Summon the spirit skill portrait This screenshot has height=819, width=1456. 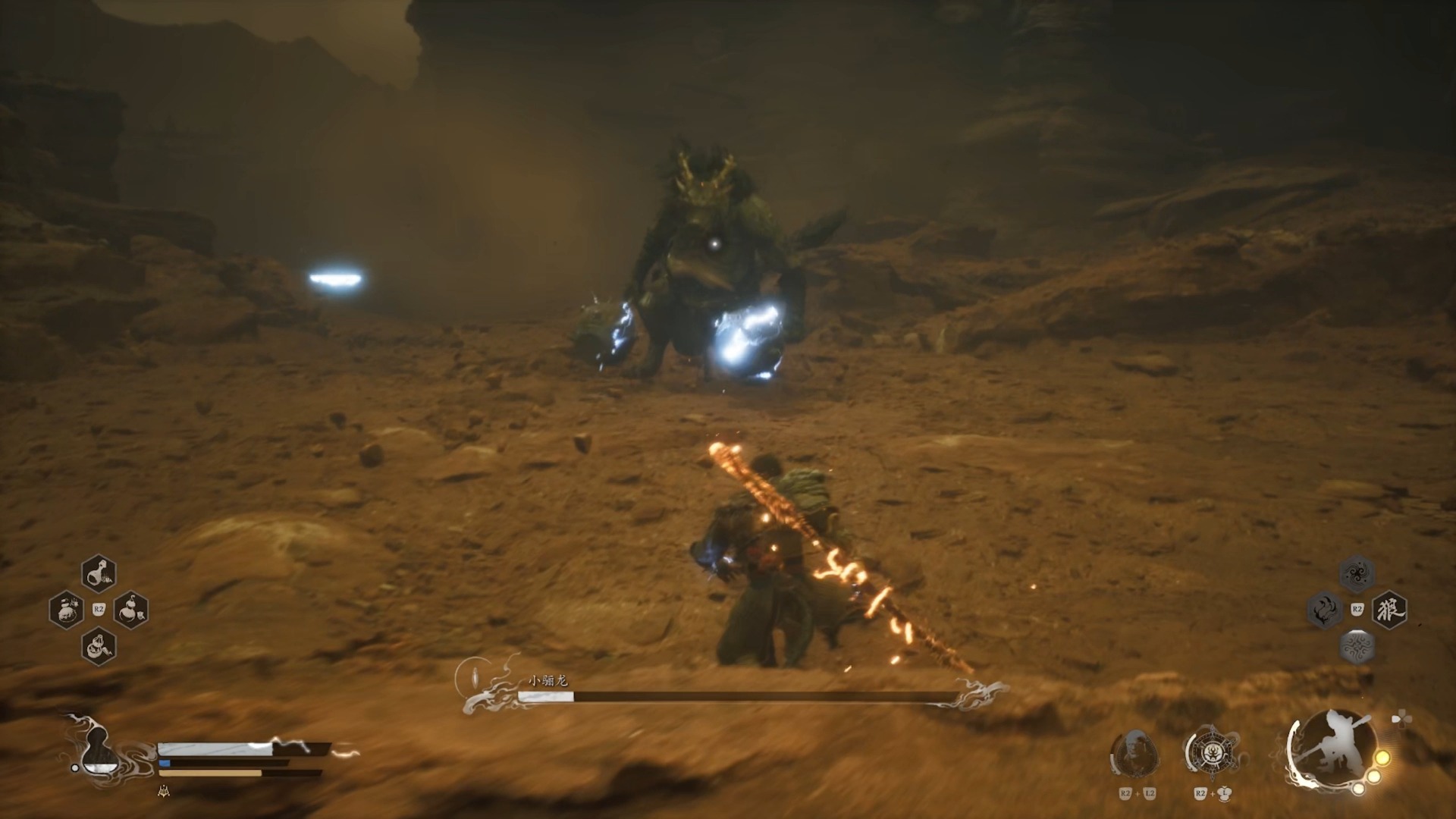1134,755
